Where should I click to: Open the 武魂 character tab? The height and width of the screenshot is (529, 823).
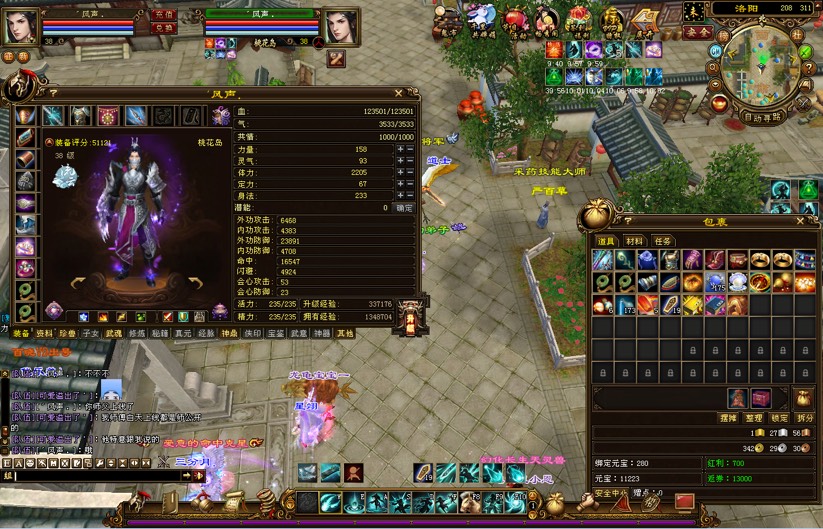(x=114, y=333)
